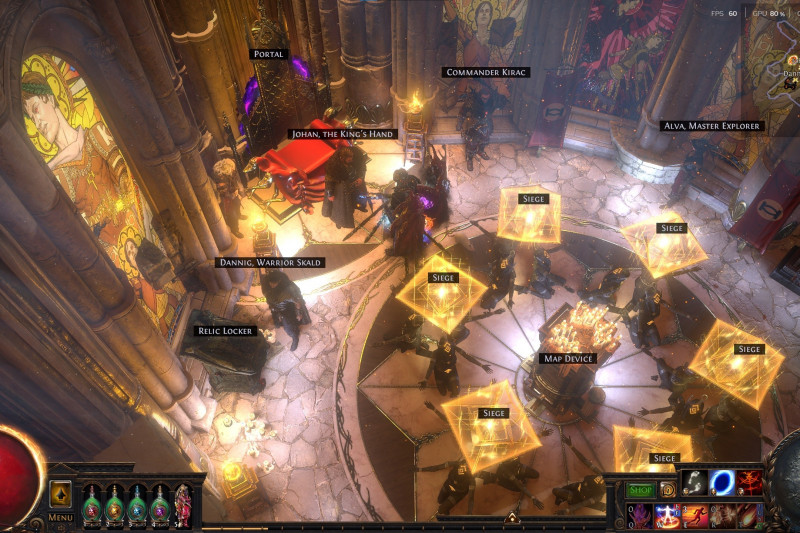Activate the purple crystal skill on Q
The image size is (800, 533).
(642, 516)
